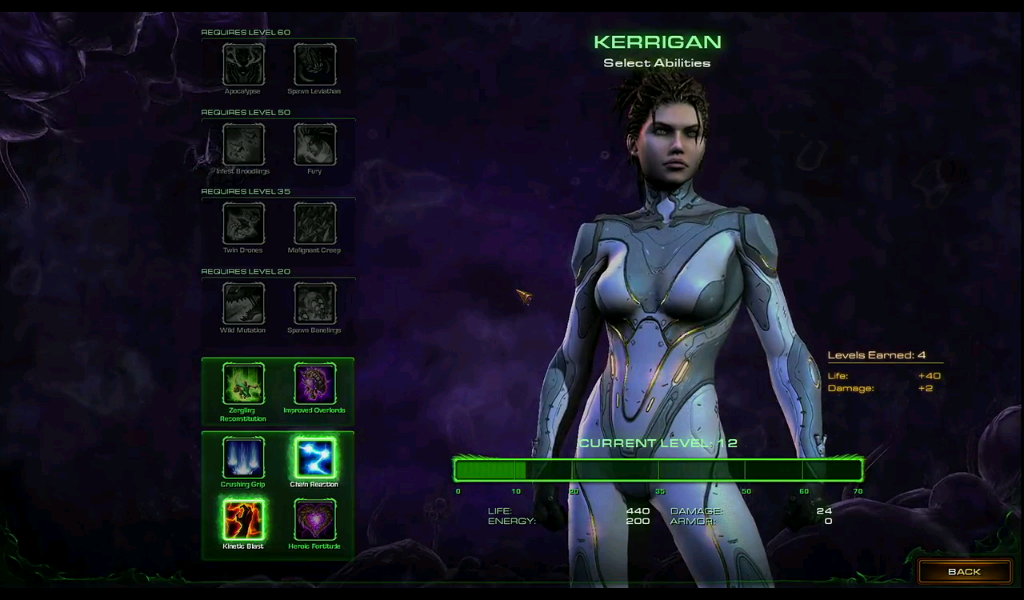Image resolution: width=1024 pixels, height=600 pixels.
Task: Select the locked Infest Broodlings ability
Action: click(x=243, y=144)
